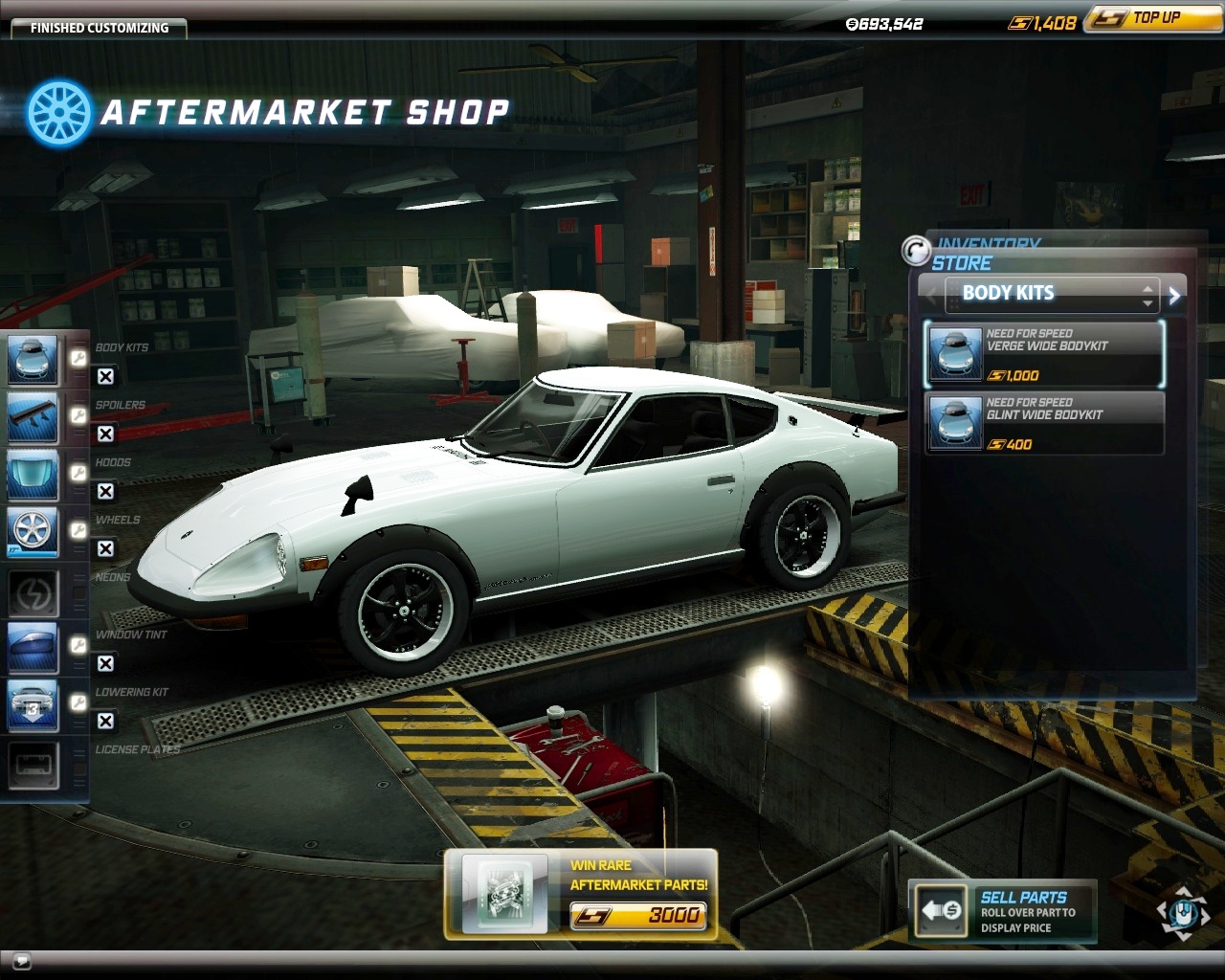The height and width of the screenshot is (980, 1225).
Task: Open the Hoods category
Action: pyautogui.click(x=33, y=475)
